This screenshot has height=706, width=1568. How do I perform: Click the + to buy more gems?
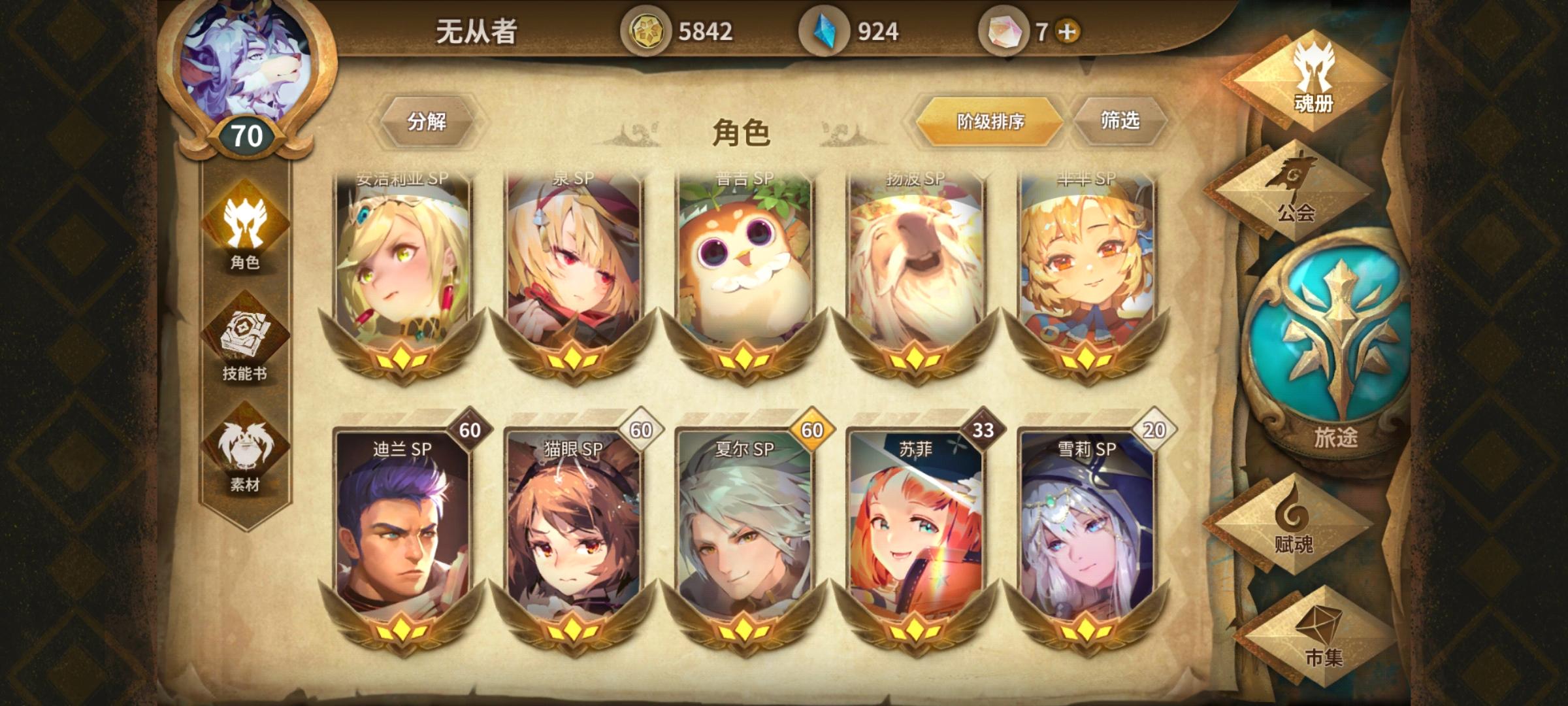pyautogui.click(x=1065, y=29)
